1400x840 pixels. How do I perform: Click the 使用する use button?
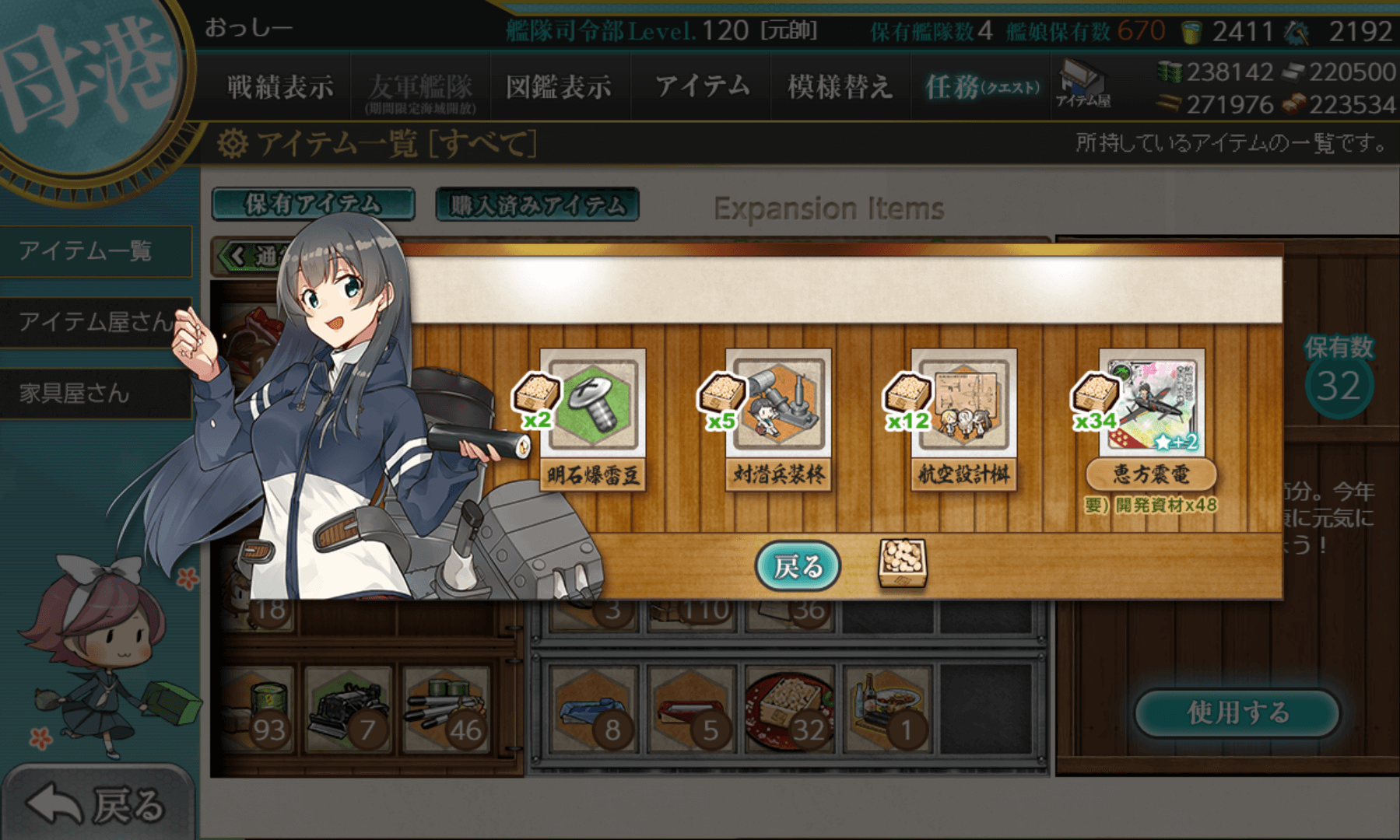(x=1237, y=712)
